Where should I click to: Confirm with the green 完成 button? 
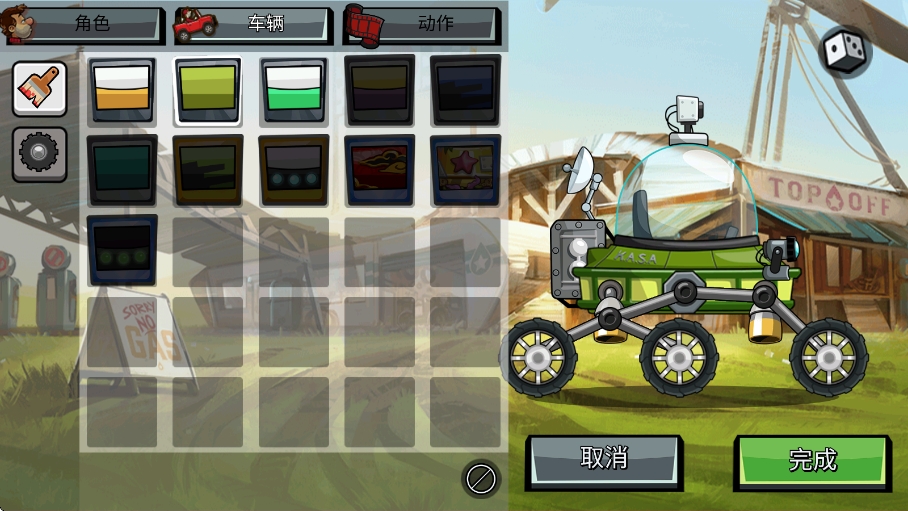pyautogui.click(x=812, y=461)
